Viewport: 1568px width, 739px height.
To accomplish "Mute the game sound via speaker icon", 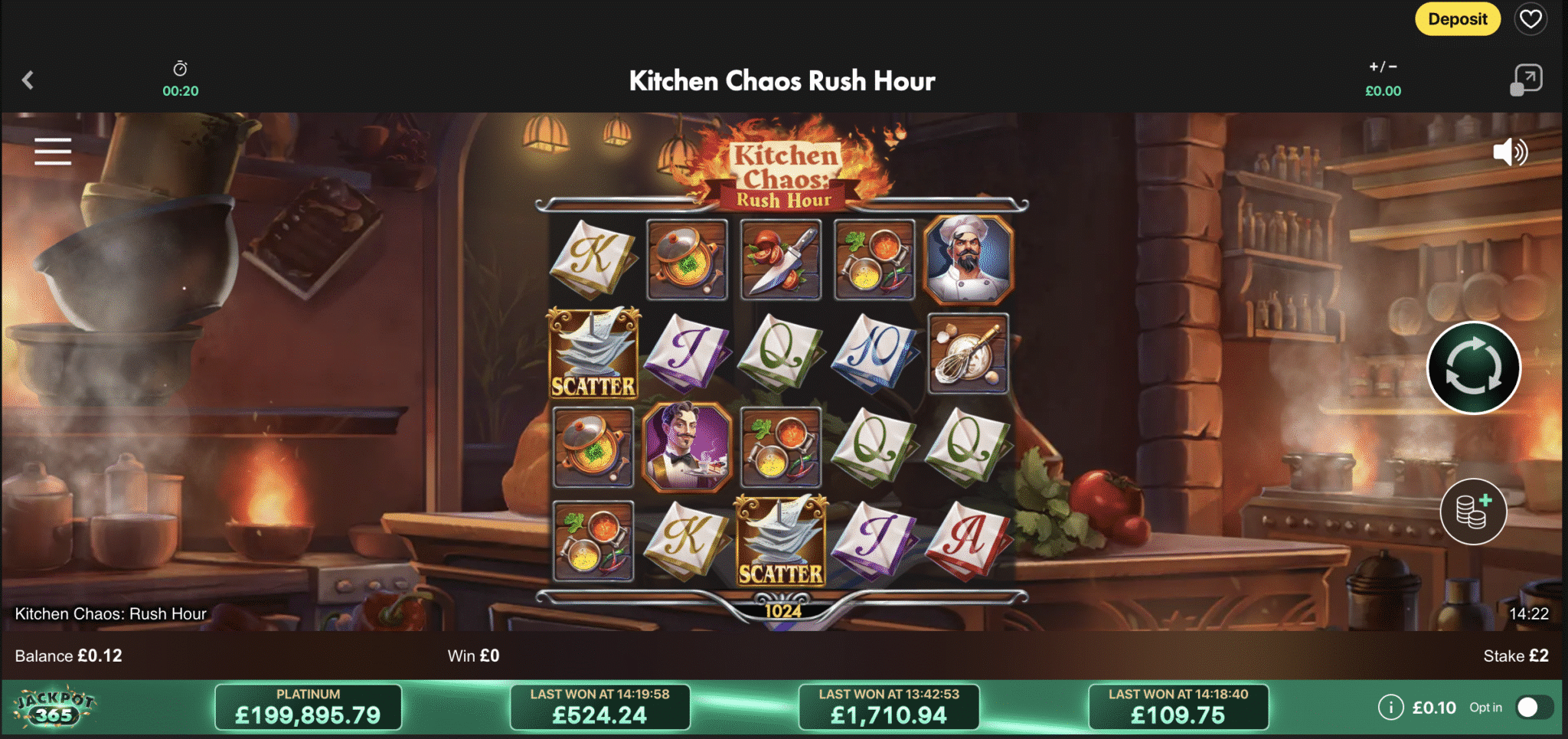I will click(1509, 152).
